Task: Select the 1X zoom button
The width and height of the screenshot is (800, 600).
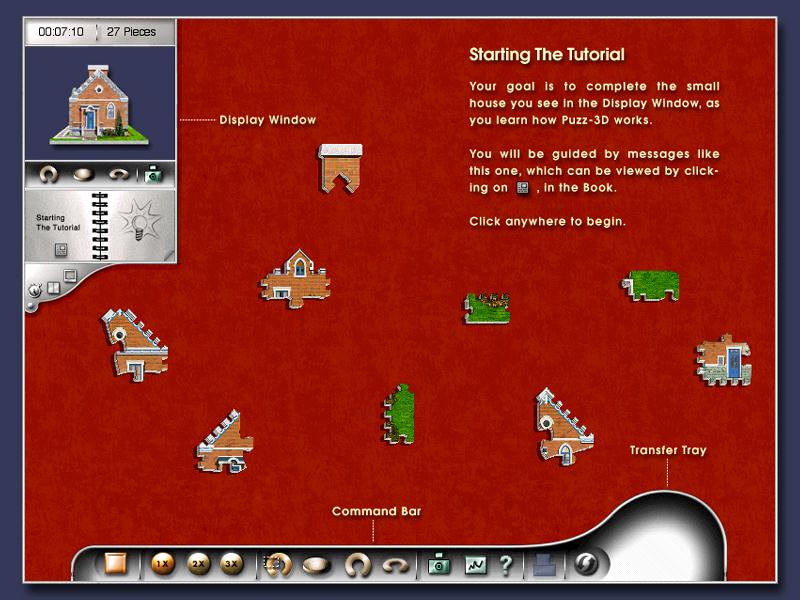Action: (x=161, y=564)
